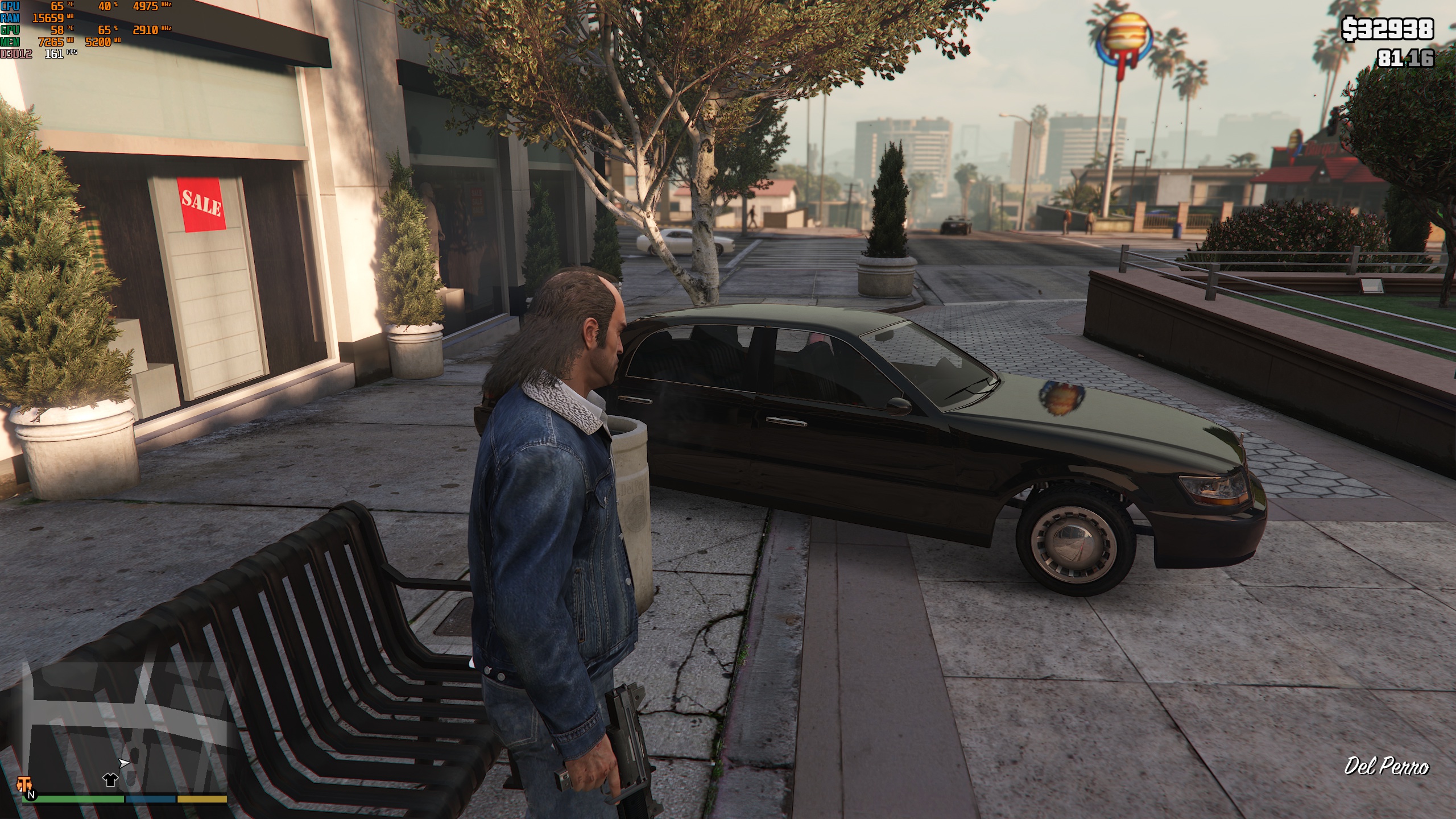Click the white player arrow on minimap

[123, 763]
